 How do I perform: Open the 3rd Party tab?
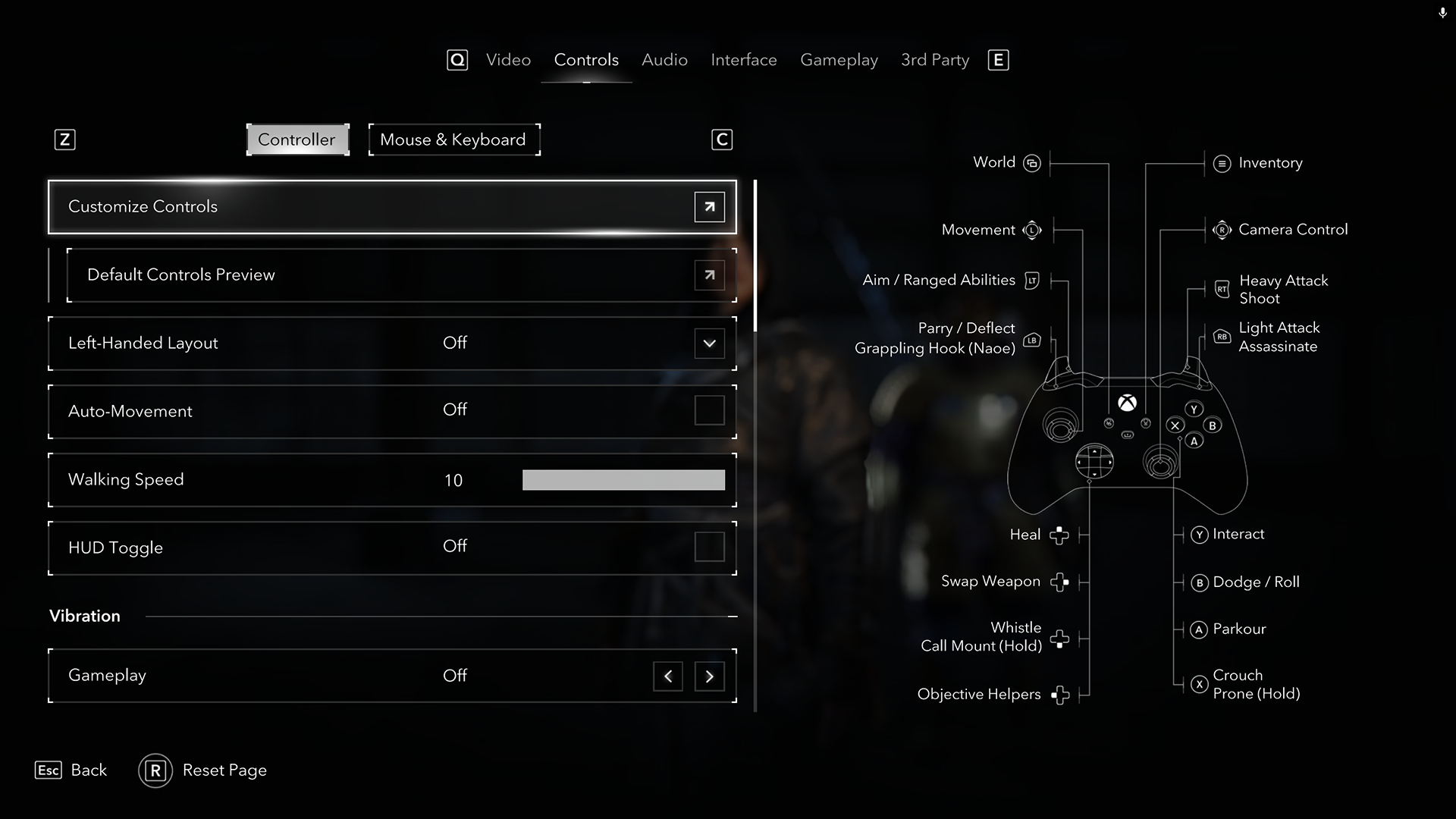click(934, 60)
